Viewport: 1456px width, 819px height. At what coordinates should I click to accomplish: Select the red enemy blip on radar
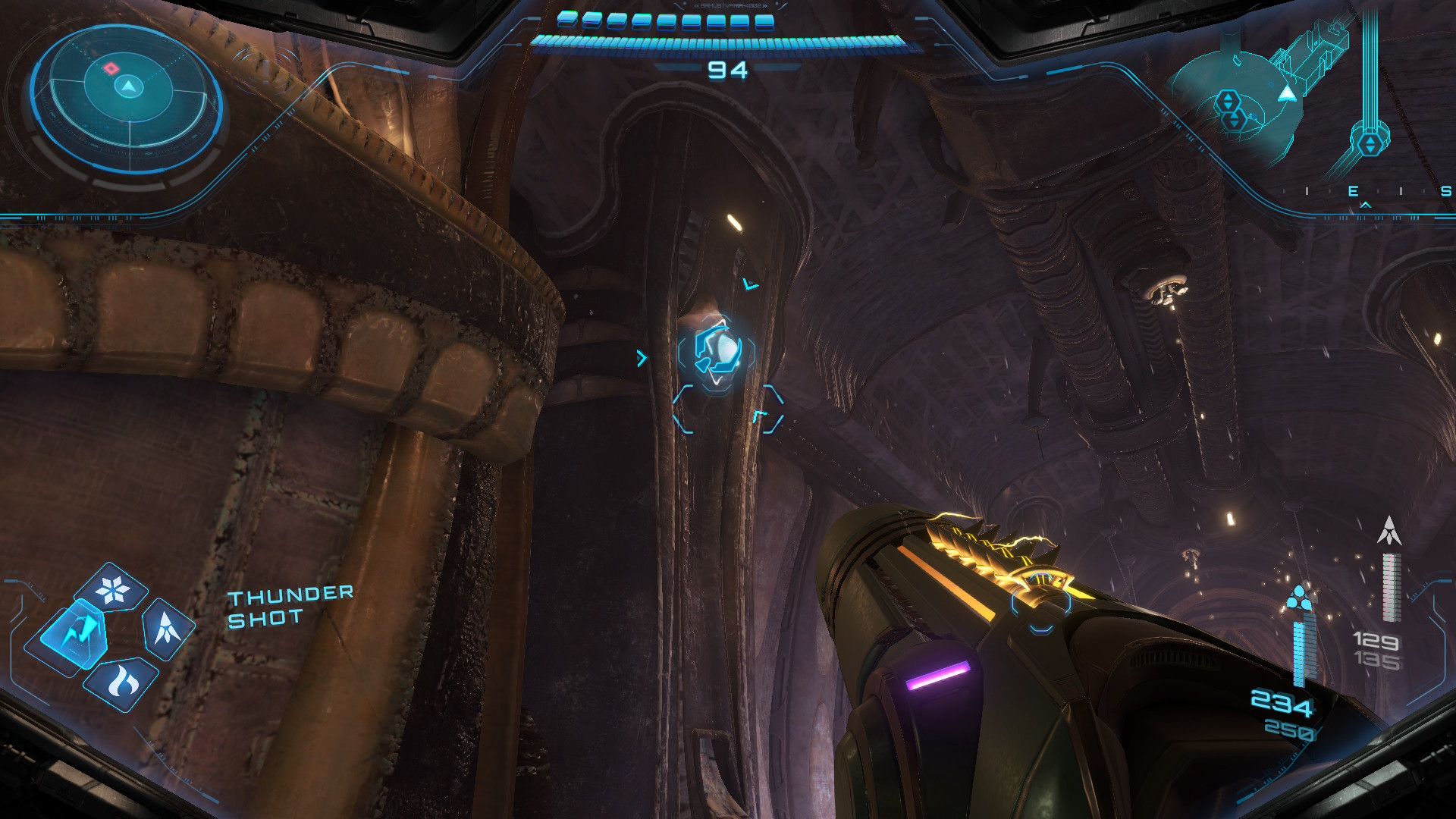coord(111,69)
